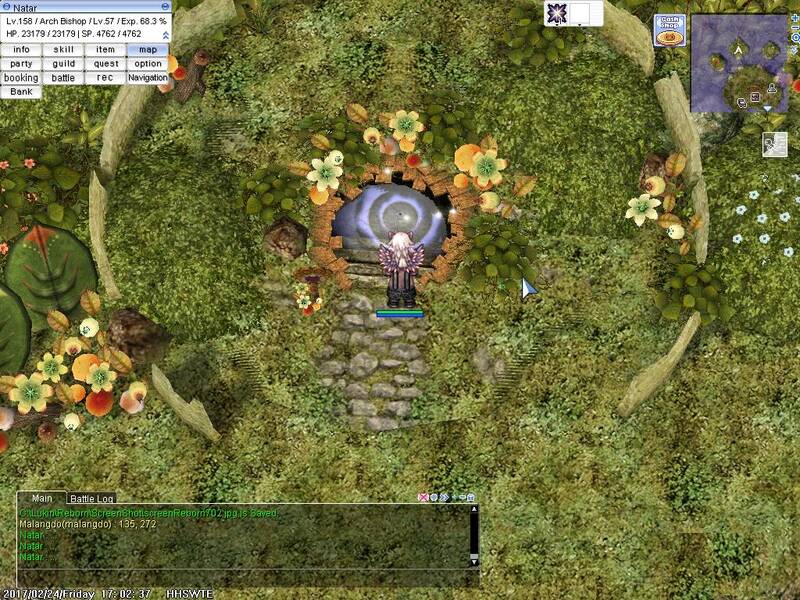
Task: Collapse the basic info panel with double arrows
Action: pyautogui.click(x=165, y=34)
